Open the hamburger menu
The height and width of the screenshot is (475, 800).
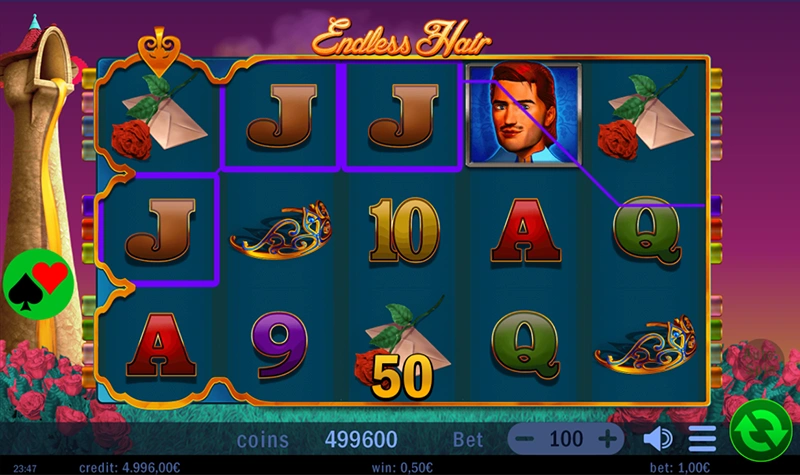pyautogui.click(x=702, y=439)
